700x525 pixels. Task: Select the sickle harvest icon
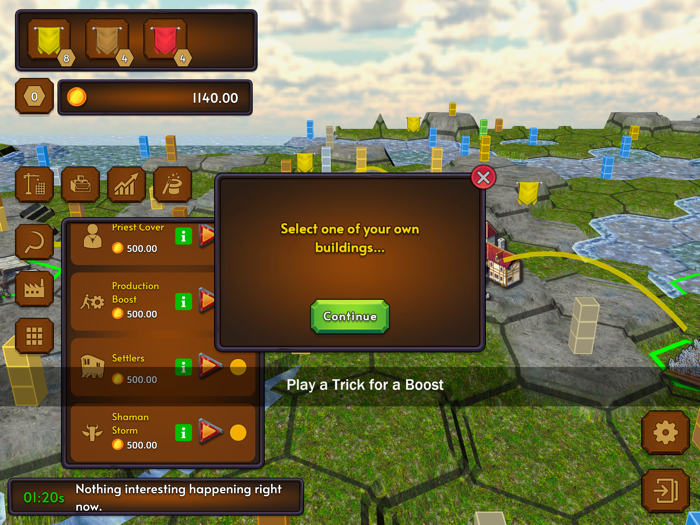click(x=35, y=241)
